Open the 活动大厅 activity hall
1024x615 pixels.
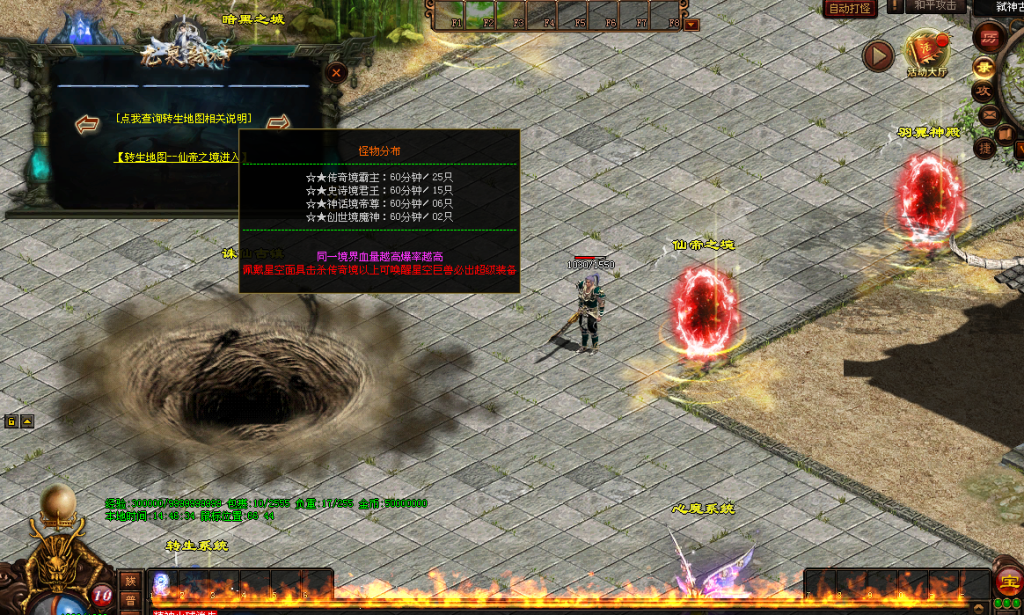click(926, 53)
